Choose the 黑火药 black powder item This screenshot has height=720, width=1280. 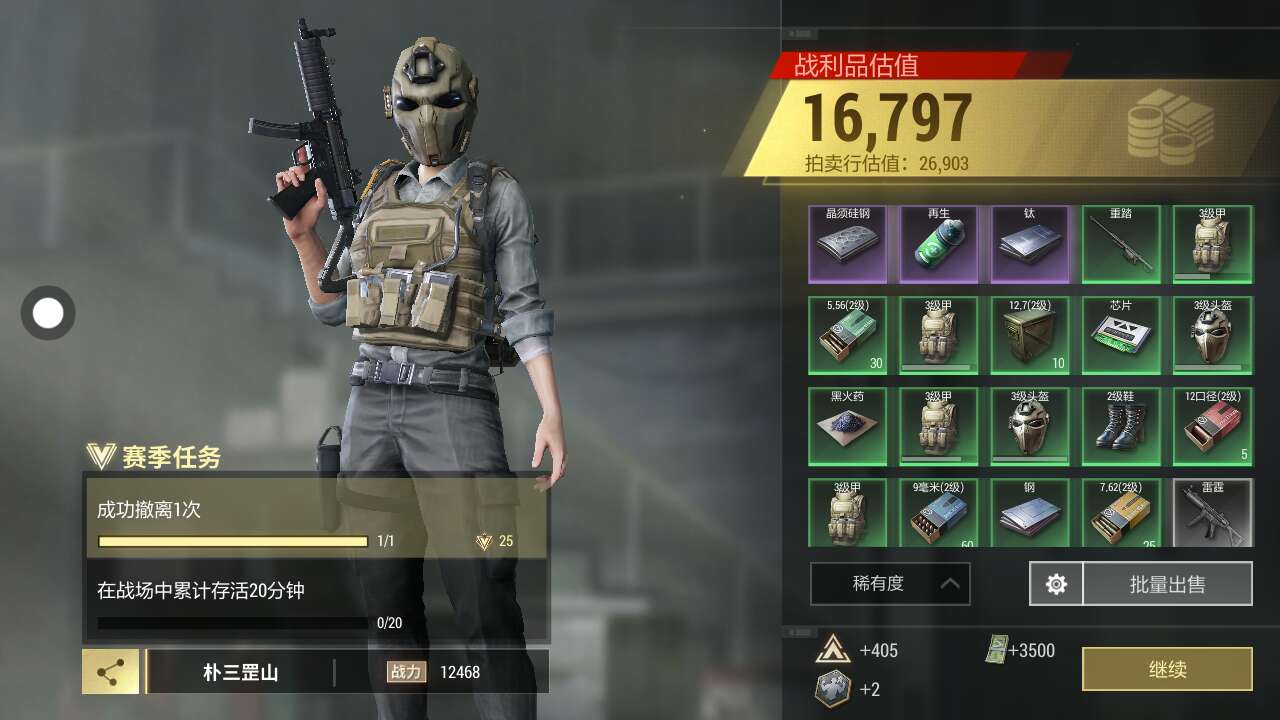847,427
